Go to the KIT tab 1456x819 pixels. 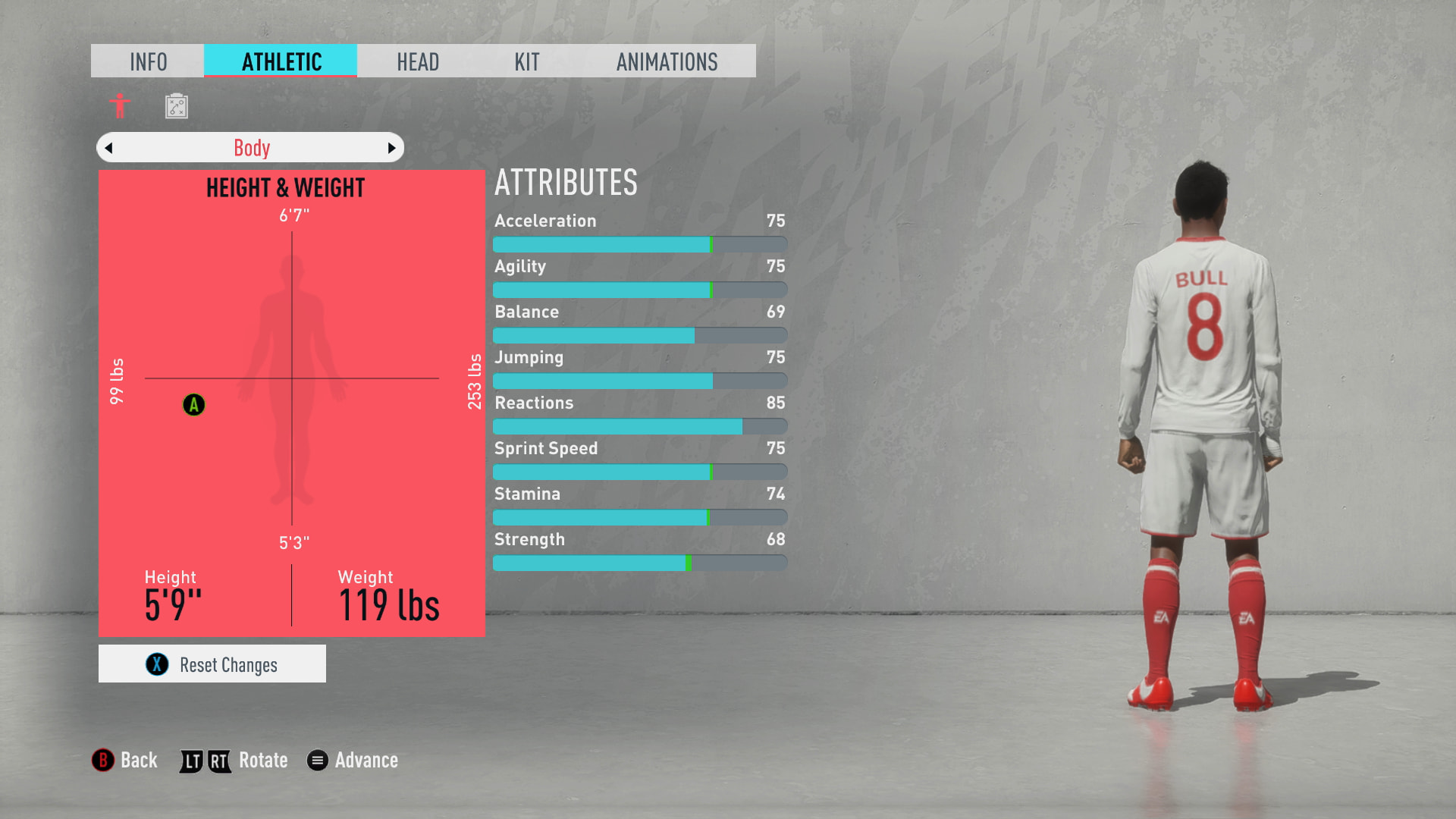(x=527, y=61)
